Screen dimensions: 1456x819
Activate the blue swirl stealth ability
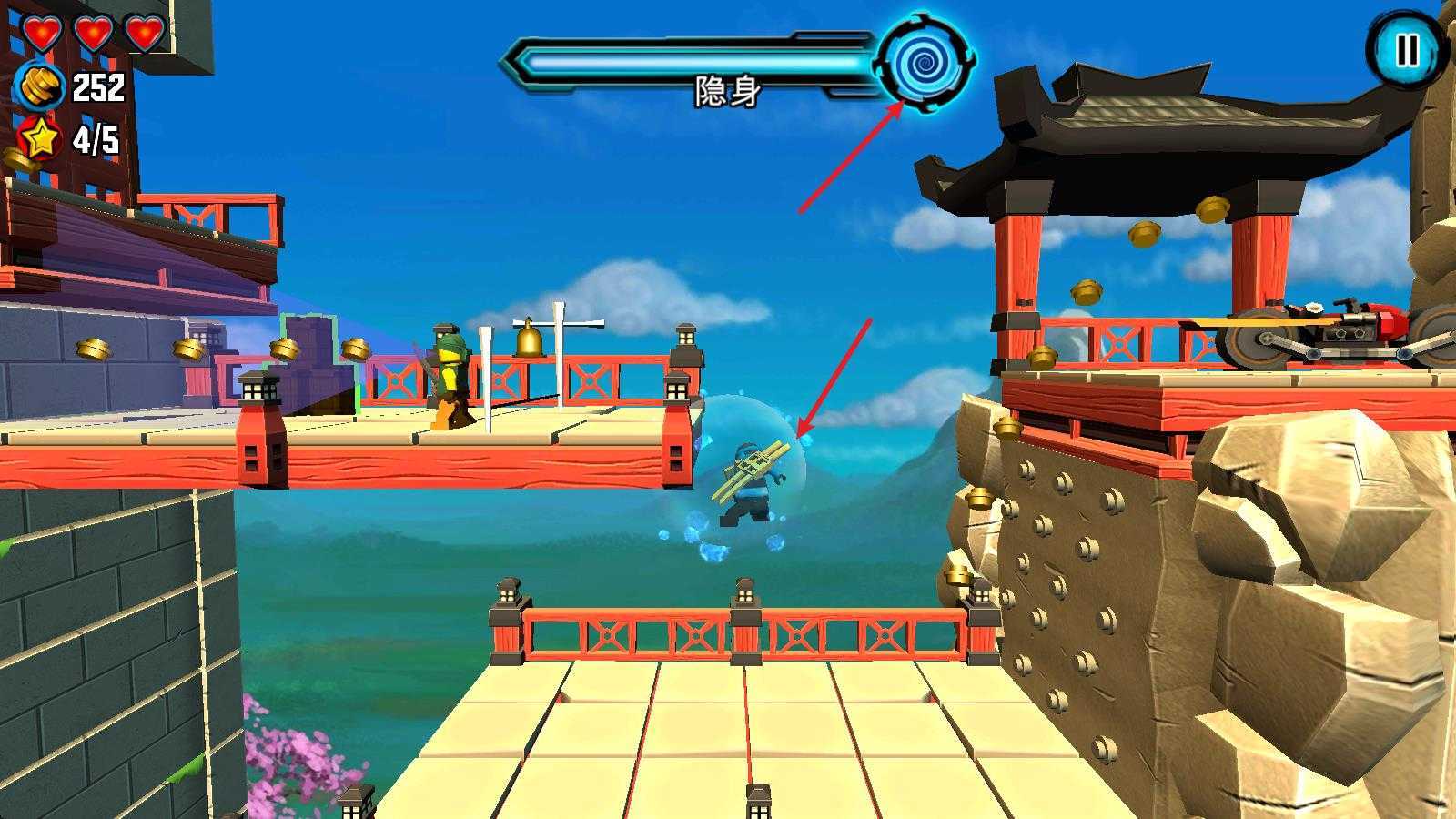[925, 61]
